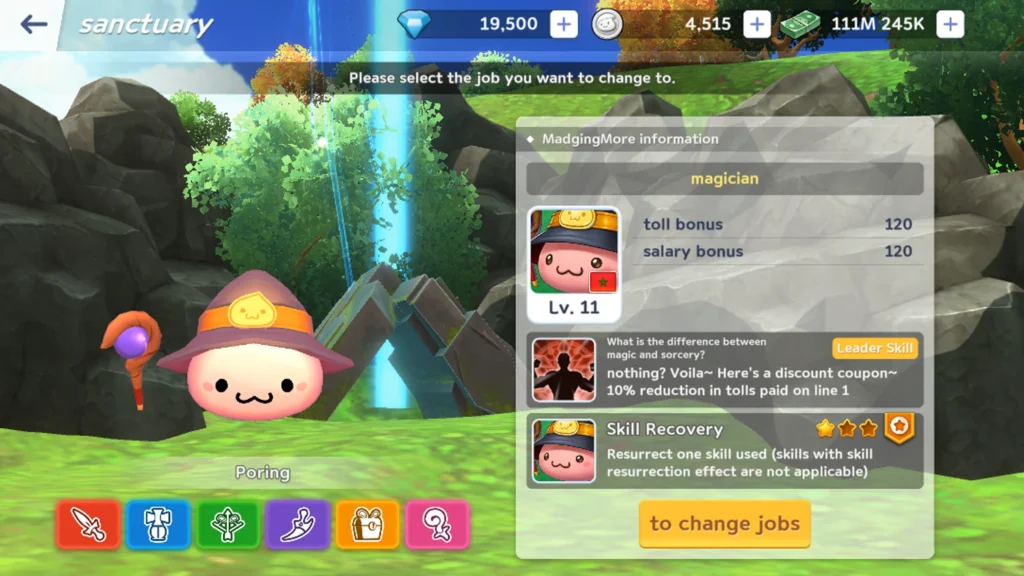1024x576 pixels.
Task: Select the purple dagger job icon
Action: [x=298, y=524]
